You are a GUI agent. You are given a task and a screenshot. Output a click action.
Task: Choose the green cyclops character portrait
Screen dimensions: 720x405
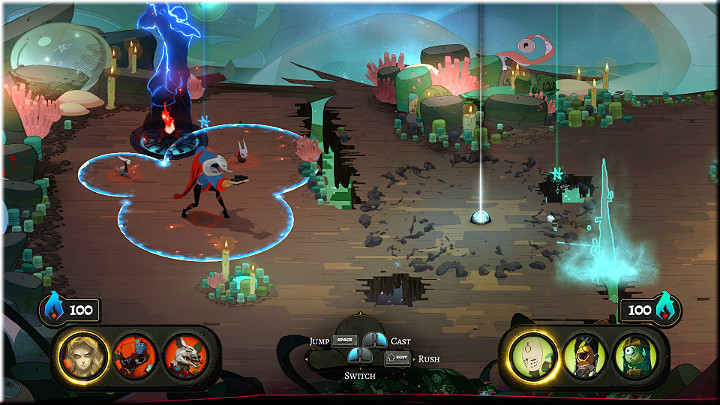point(634,353)
